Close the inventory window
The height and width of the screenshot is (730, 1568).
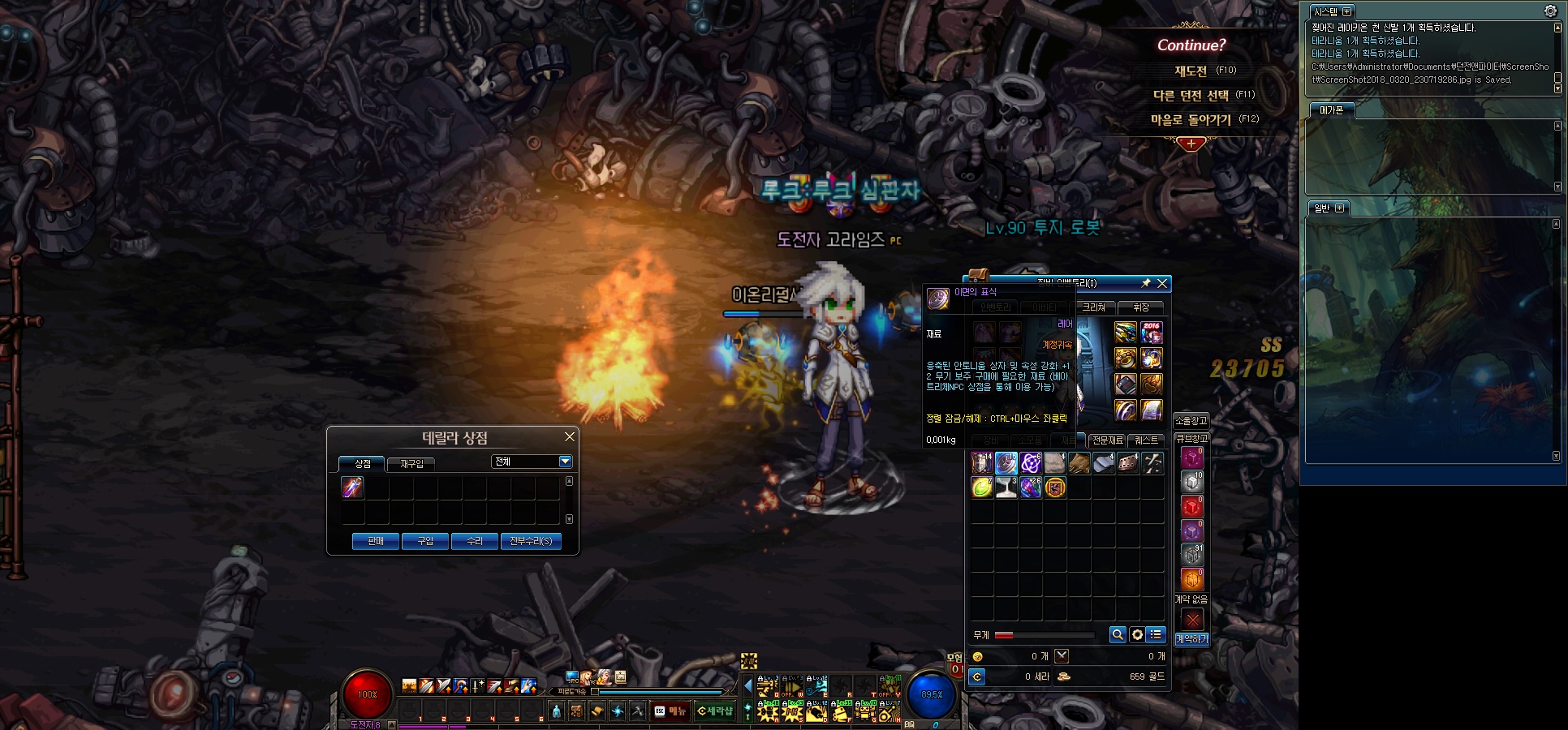pos(1162,283)
